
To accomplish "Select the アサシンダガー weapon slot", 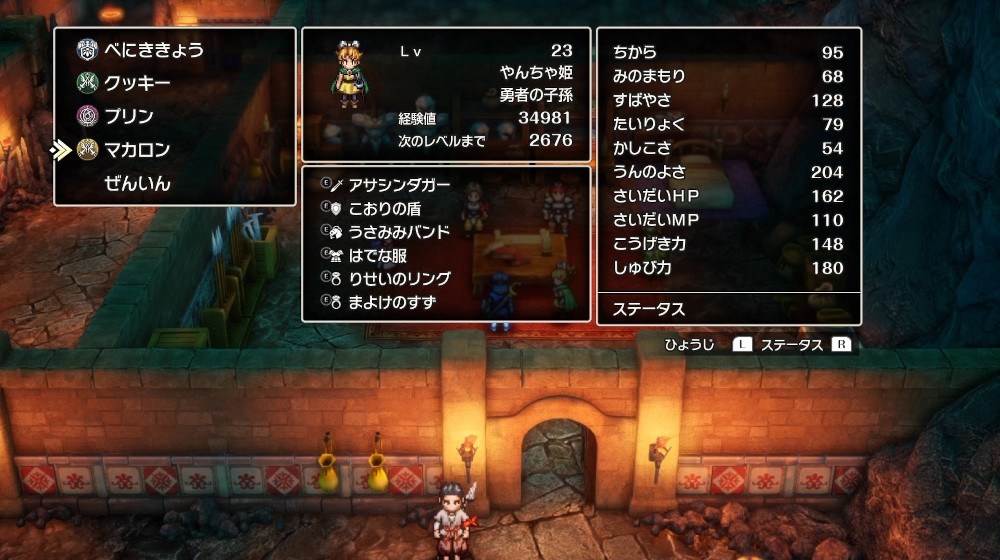I will click(399, 185).
